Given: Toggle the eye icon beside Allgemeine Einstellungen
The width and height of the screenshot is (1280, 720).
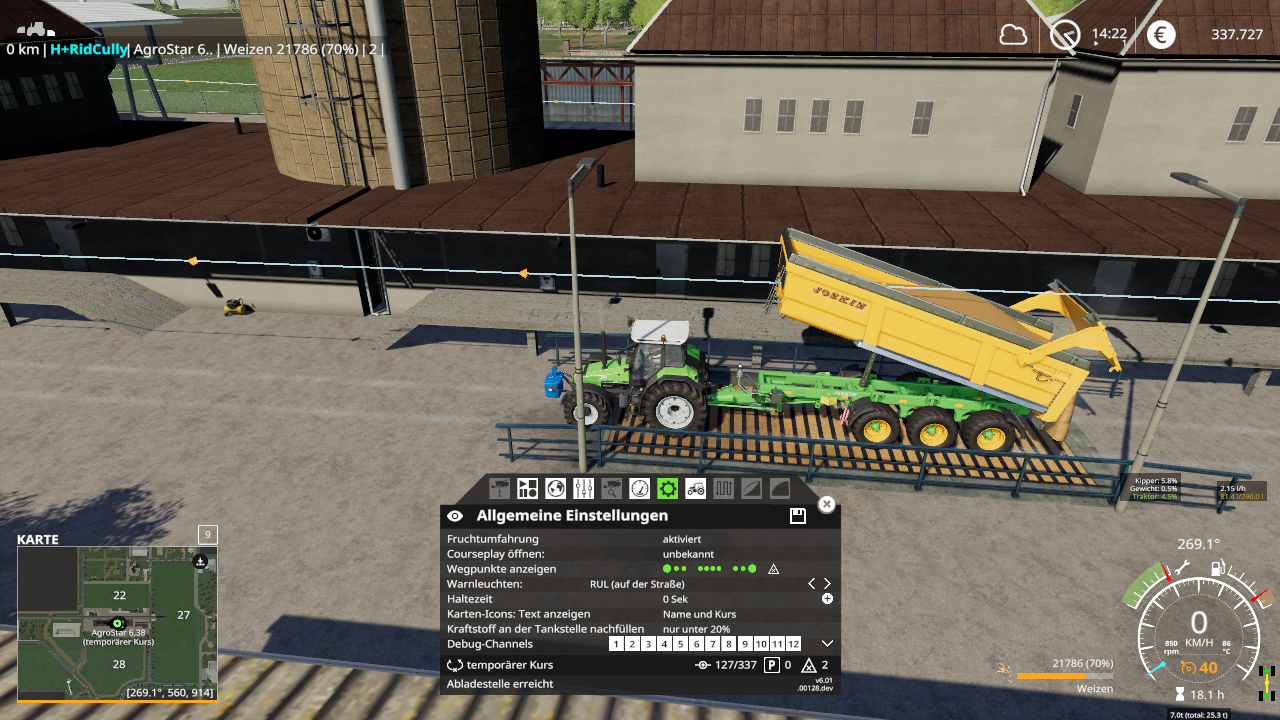Looking at the screenshot, I should tap(455, 516).
